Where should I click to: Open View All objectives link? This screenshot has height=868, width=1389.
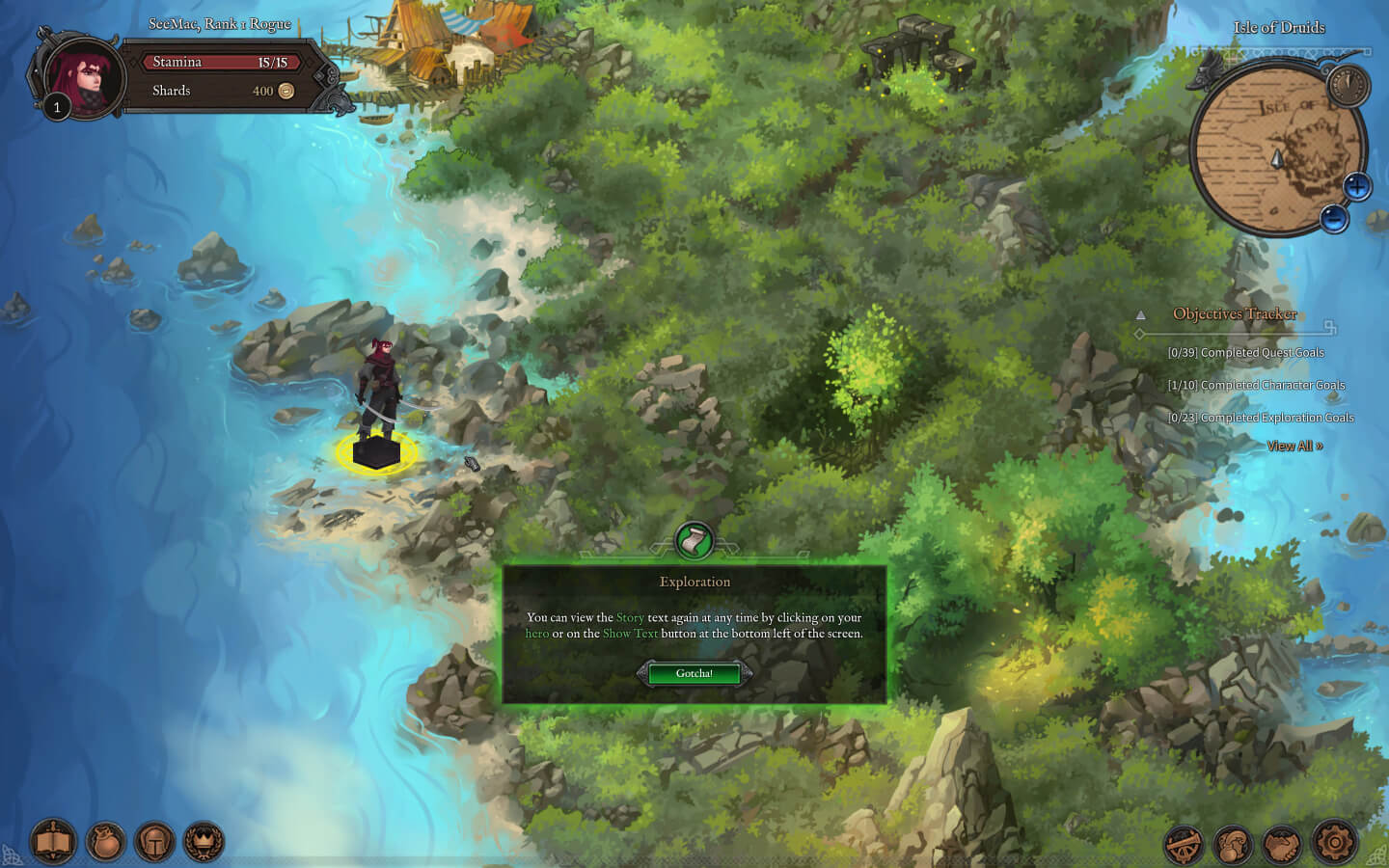coord(1294,446)
